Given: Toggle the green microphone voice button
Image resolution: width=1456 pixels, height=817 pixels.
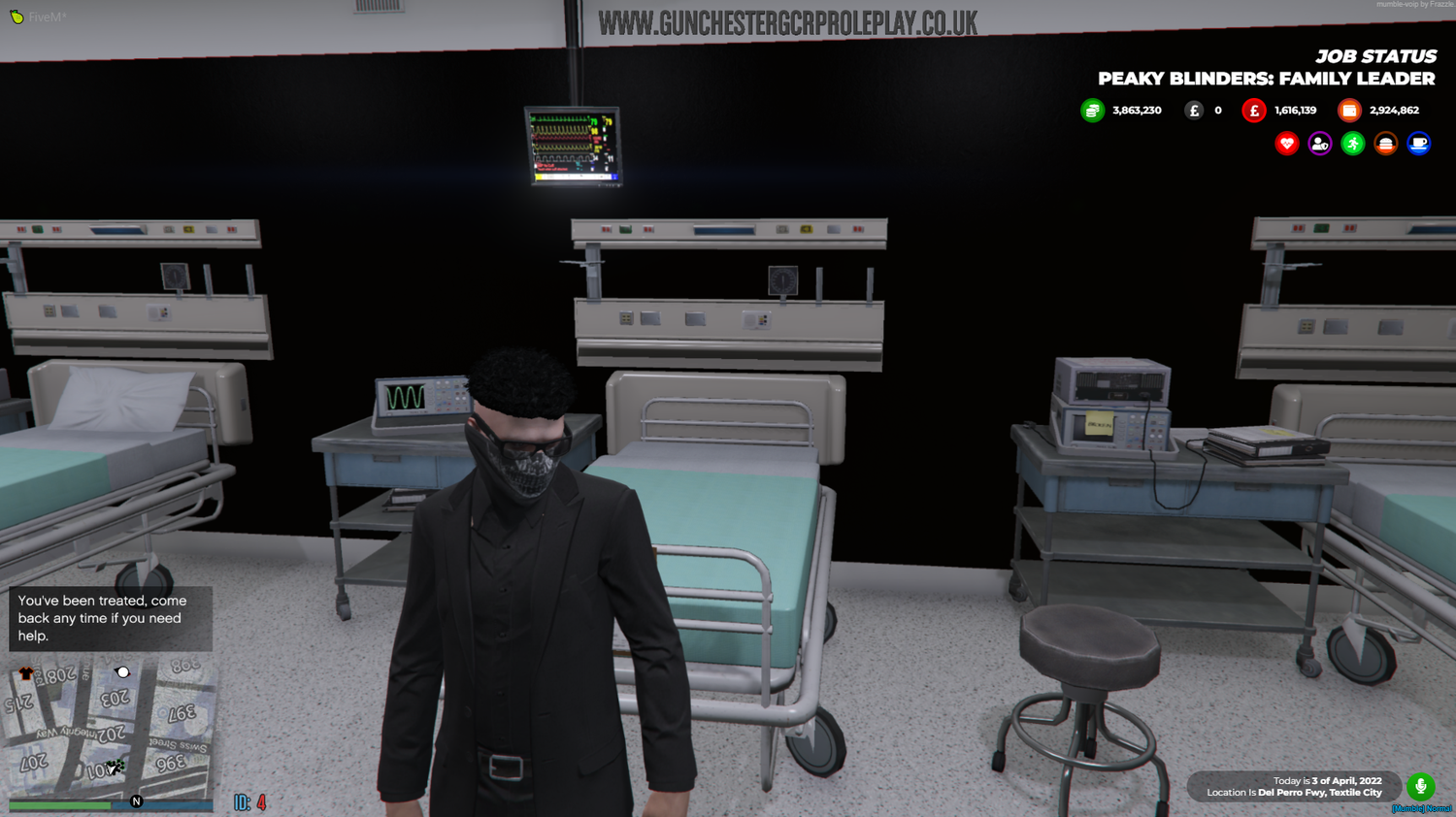Looking at the screenshot, I should [1420, 787].
